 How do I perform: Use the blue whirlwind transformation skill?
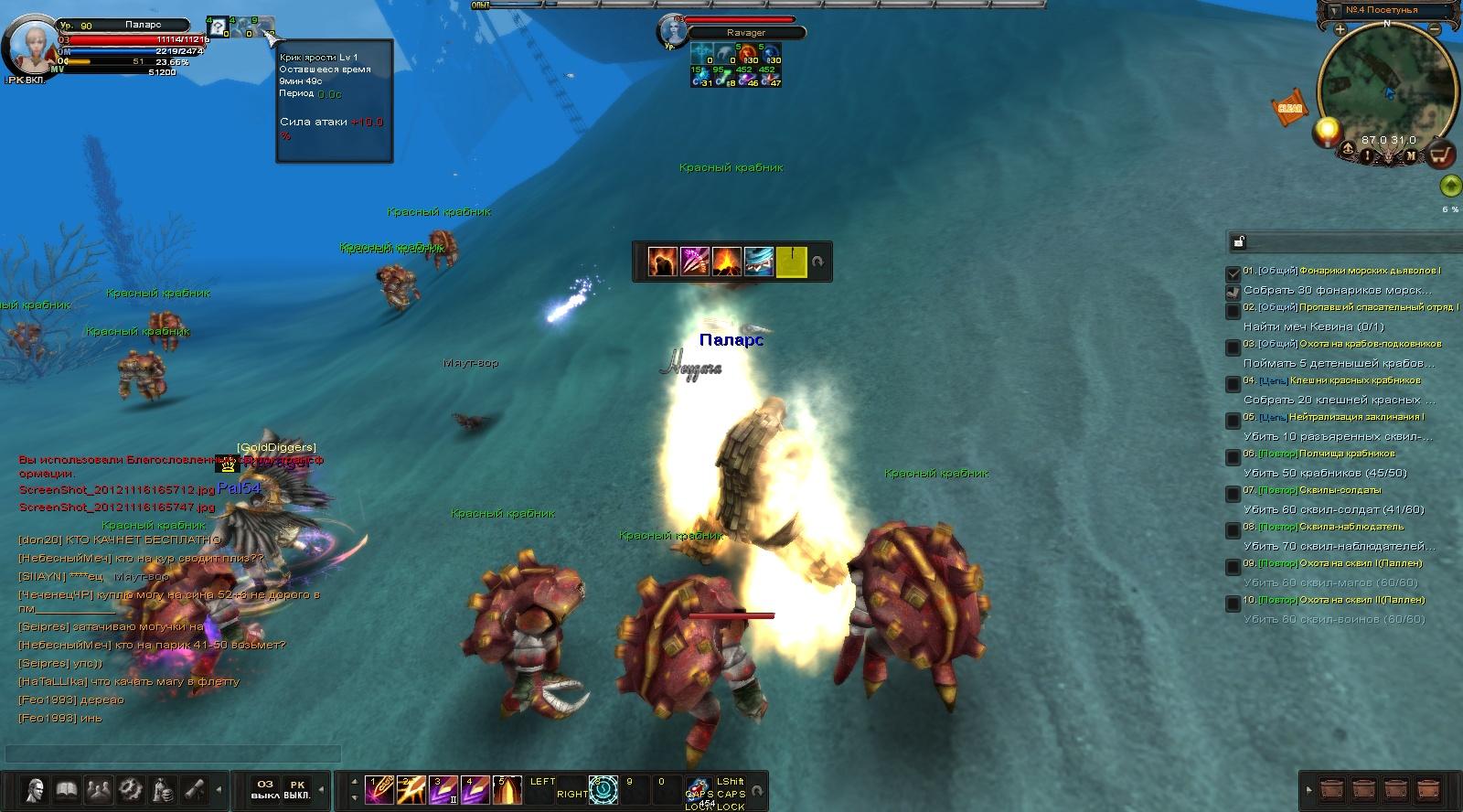tap(759, 262)
